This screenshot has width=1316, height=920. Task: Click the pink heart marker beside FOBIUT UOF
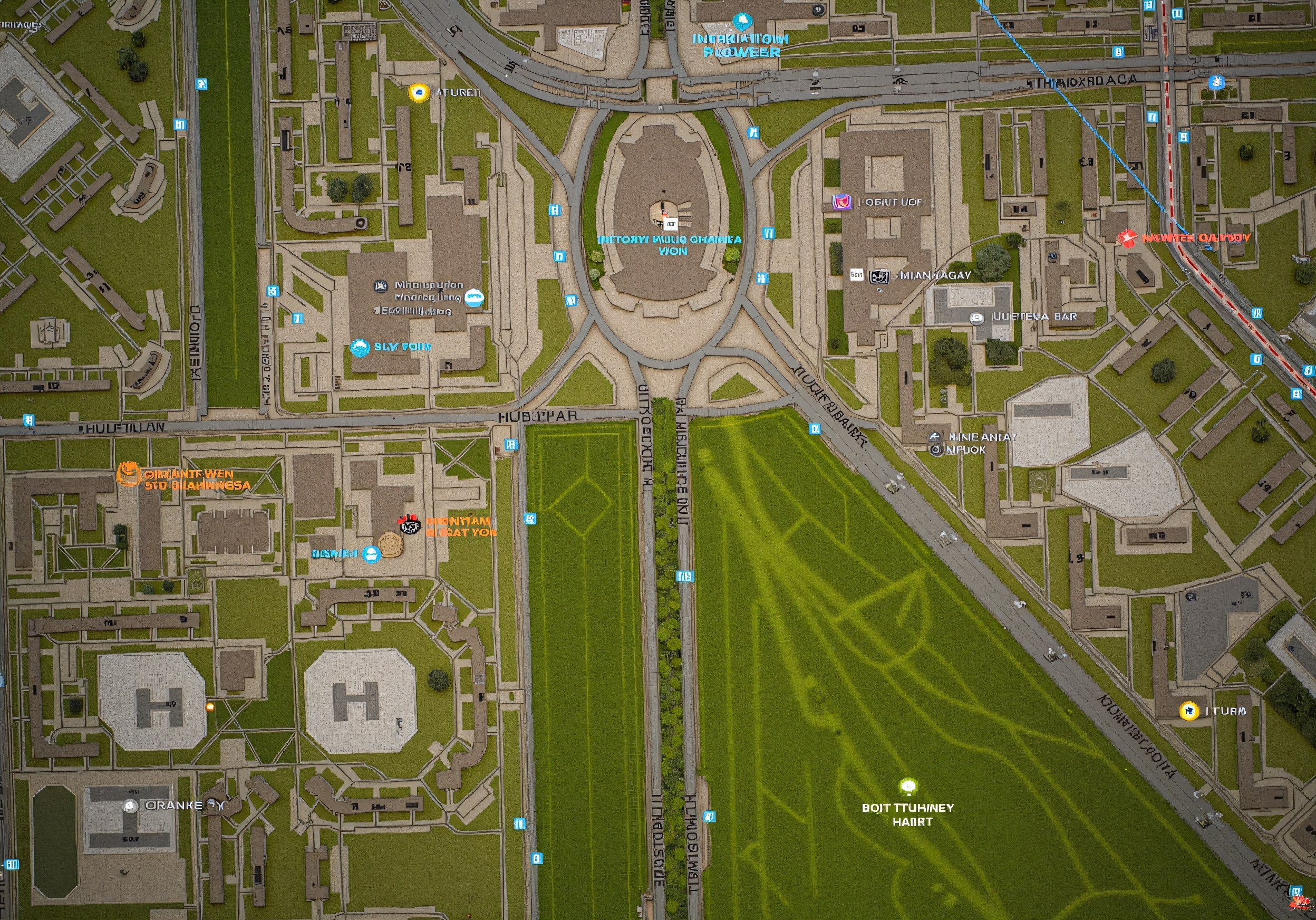click(841, 202)
